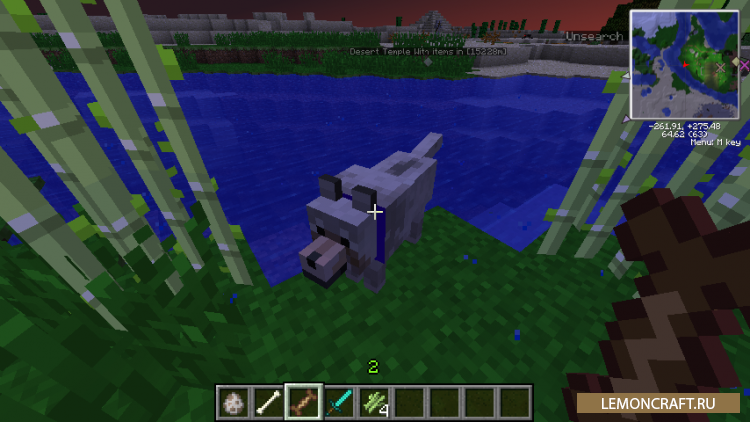Select the white bone hotbar slot
The height and width of the screenshot is (422, 750).
(268, 402)
